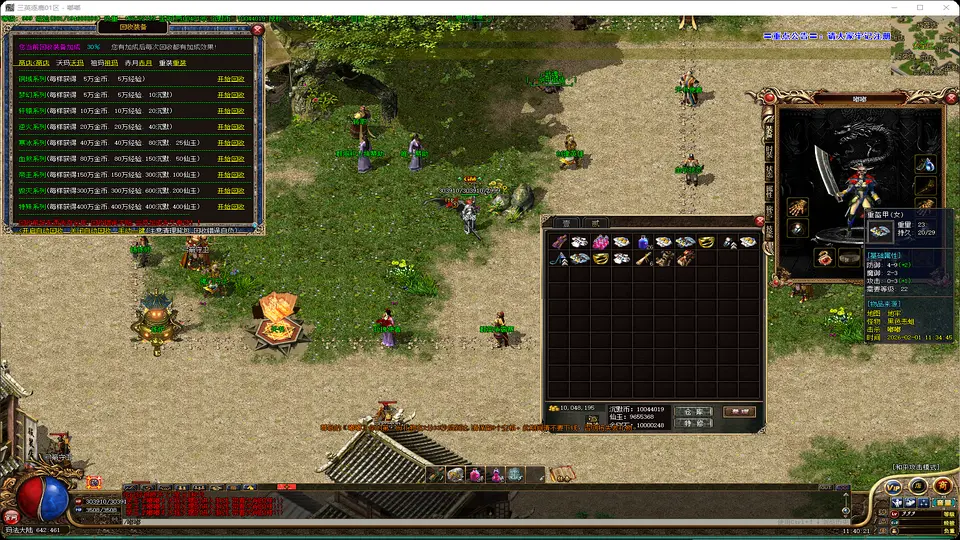Open the VIP menu button
This screenshot has height=540, width=960.
893,485
